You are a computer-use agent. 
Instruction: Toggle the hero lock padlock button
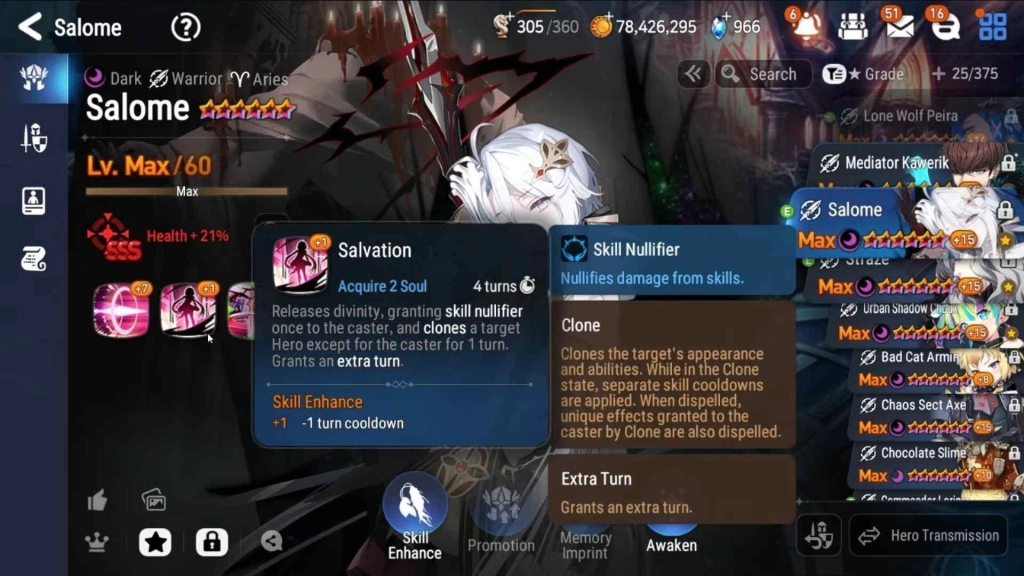(x=210, y=542)
